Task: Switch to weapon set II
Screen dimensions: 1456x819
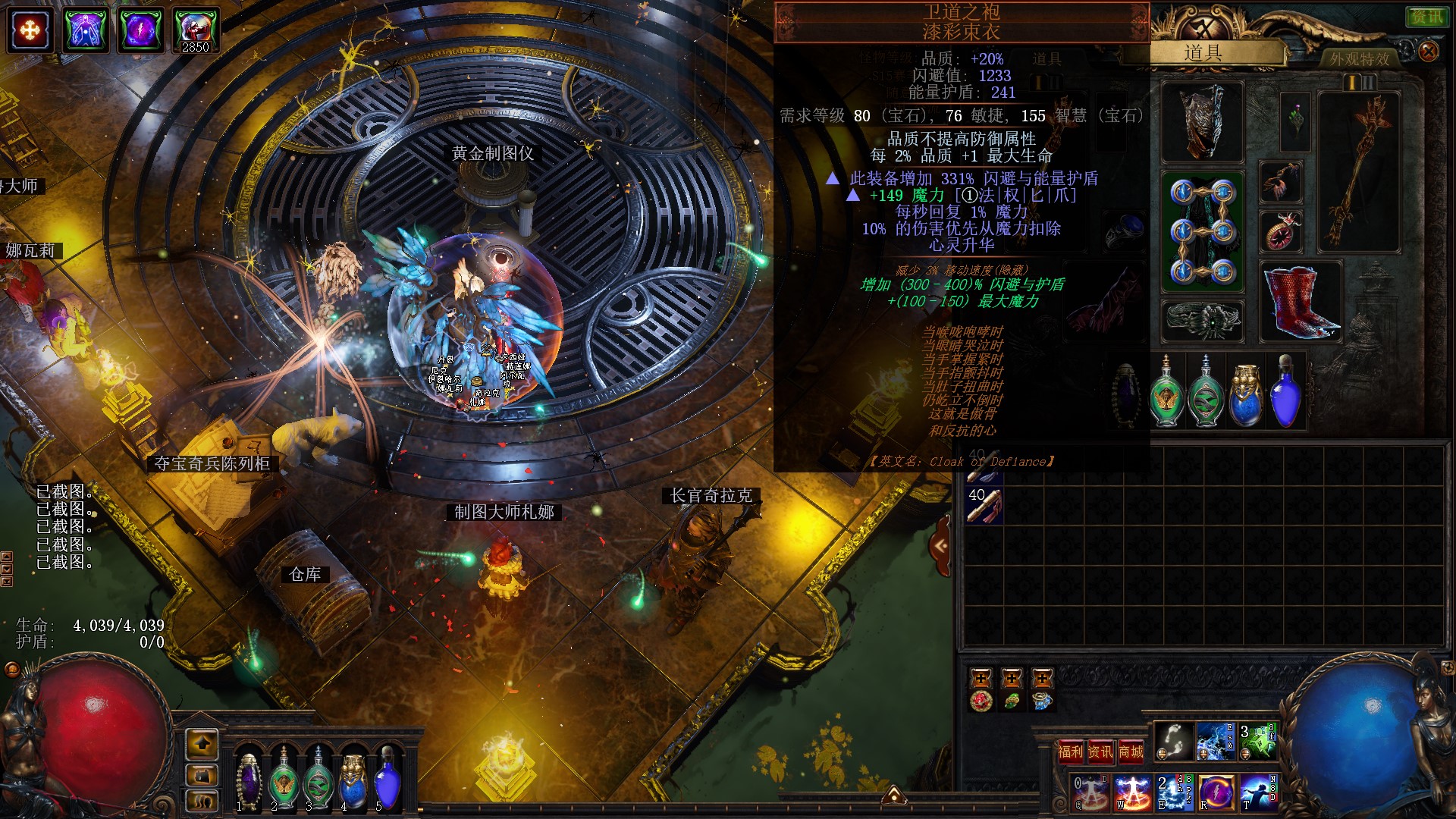Action: pyautogui.click(x=1369, y=82)
